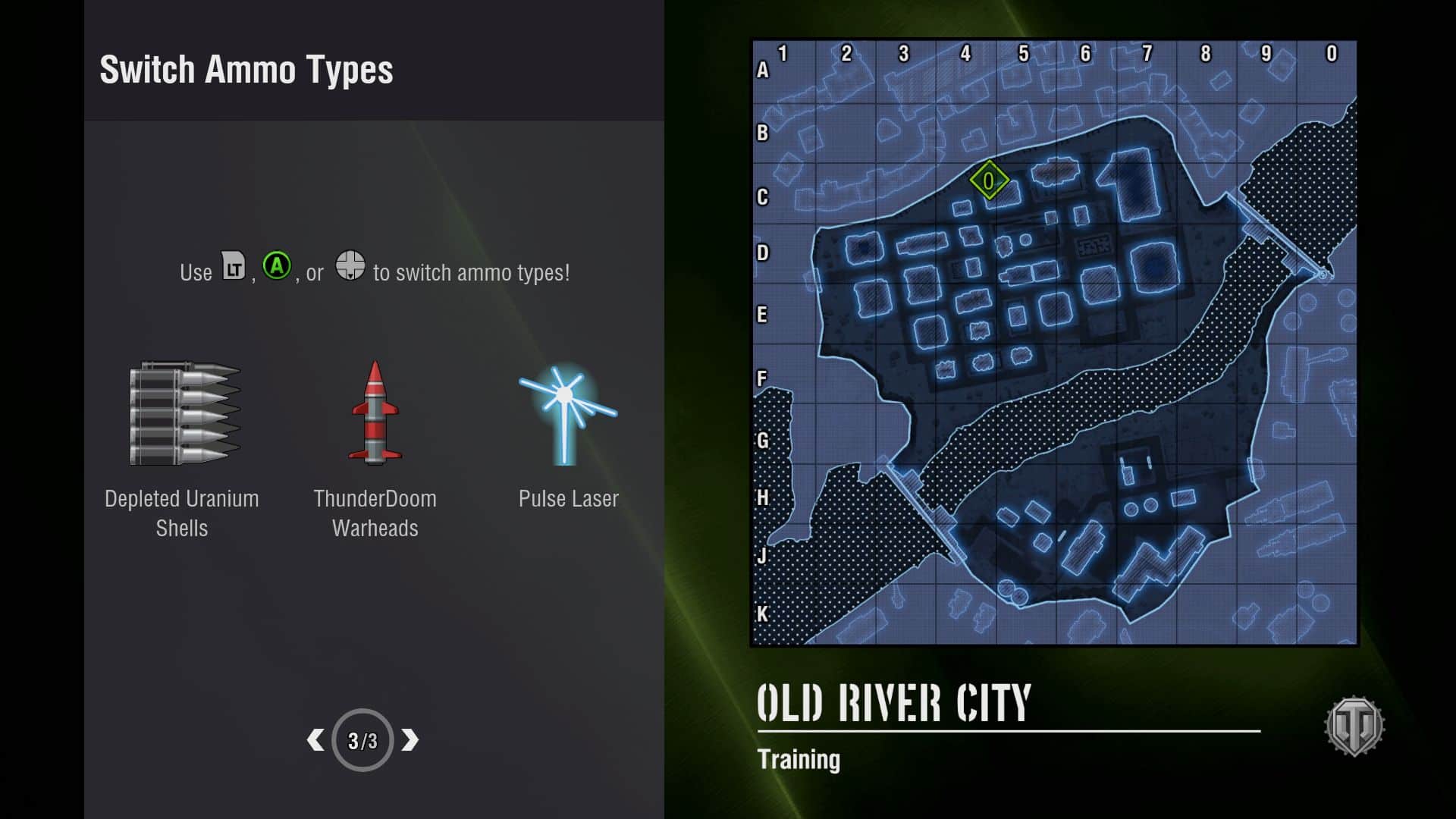Go to the previous tip page

(315, 740)
